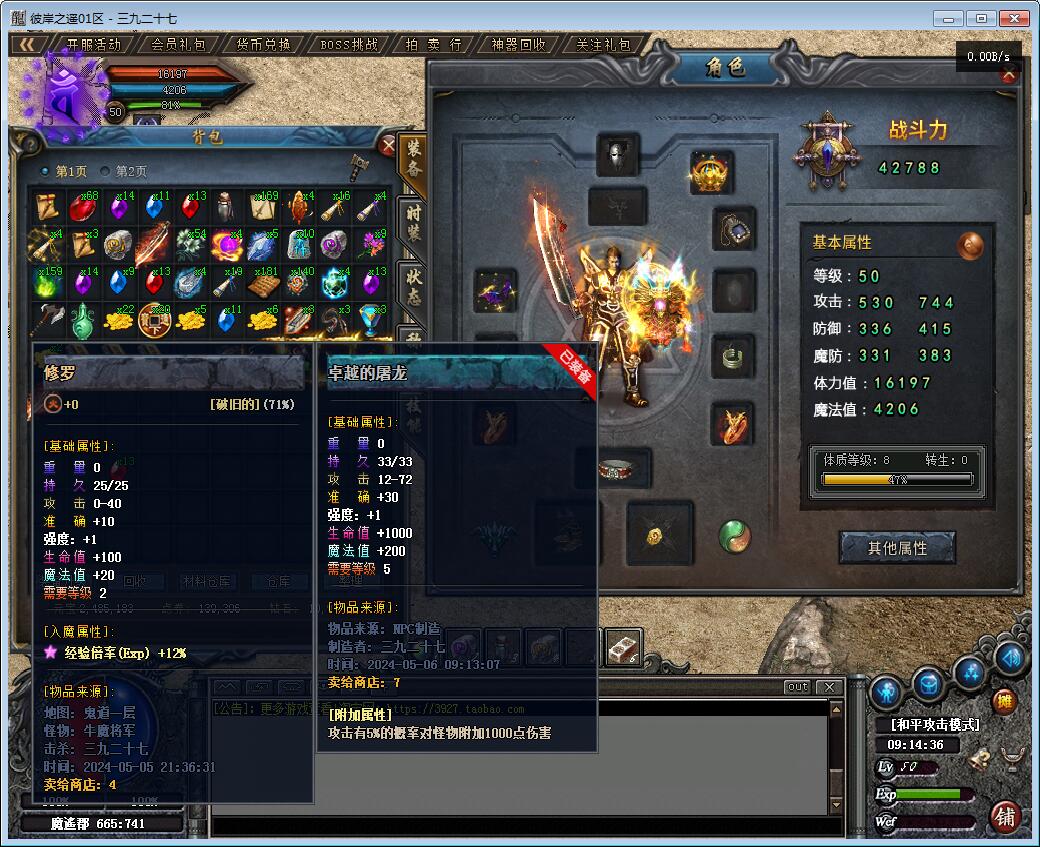This screenshot has width=1040, height=847.
Task: Select the golden crown equipment slot
Action: [711, 173]
